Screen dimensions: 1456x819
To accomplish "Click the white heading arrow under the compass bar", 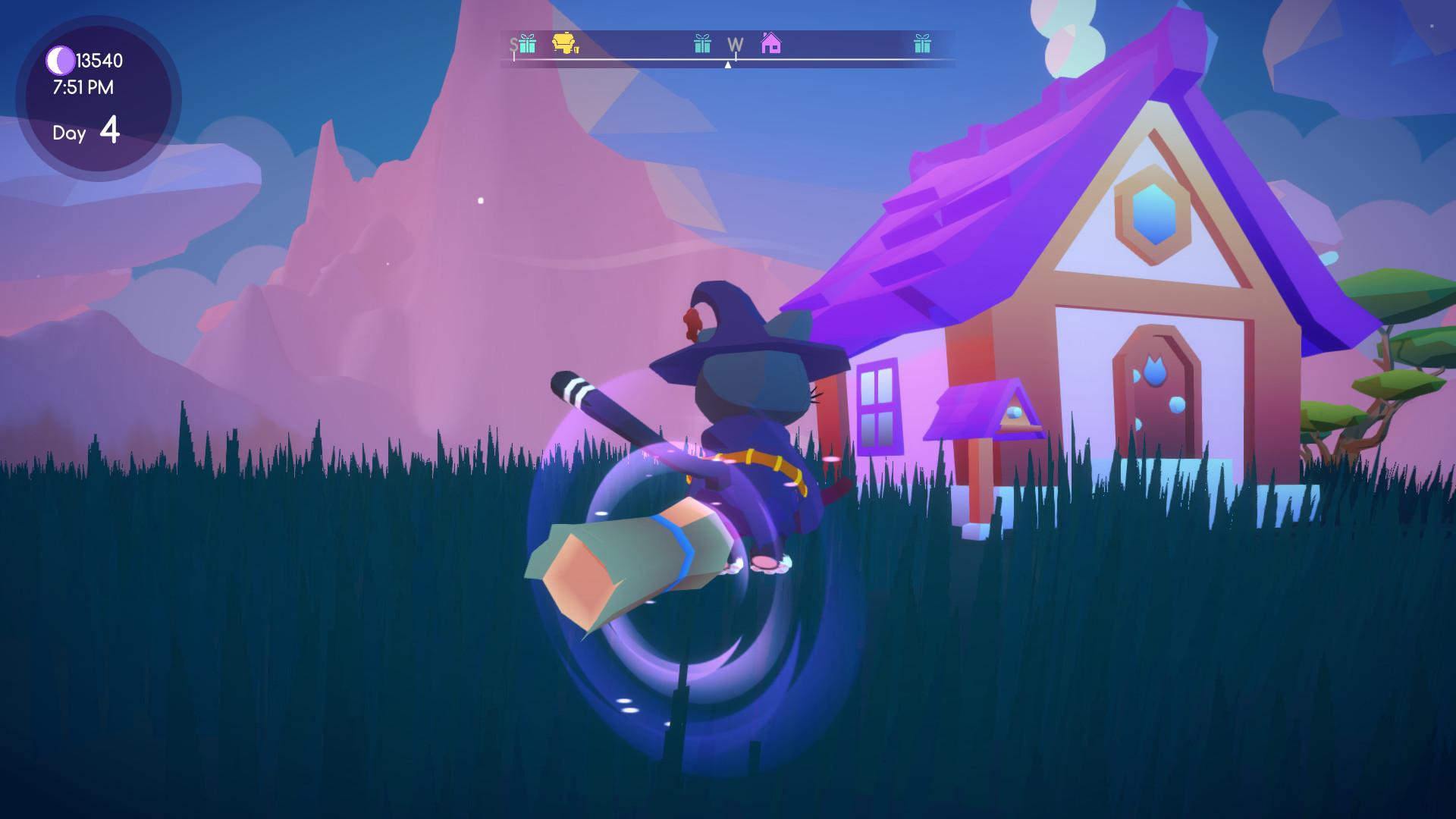I will tap(729, 64).
